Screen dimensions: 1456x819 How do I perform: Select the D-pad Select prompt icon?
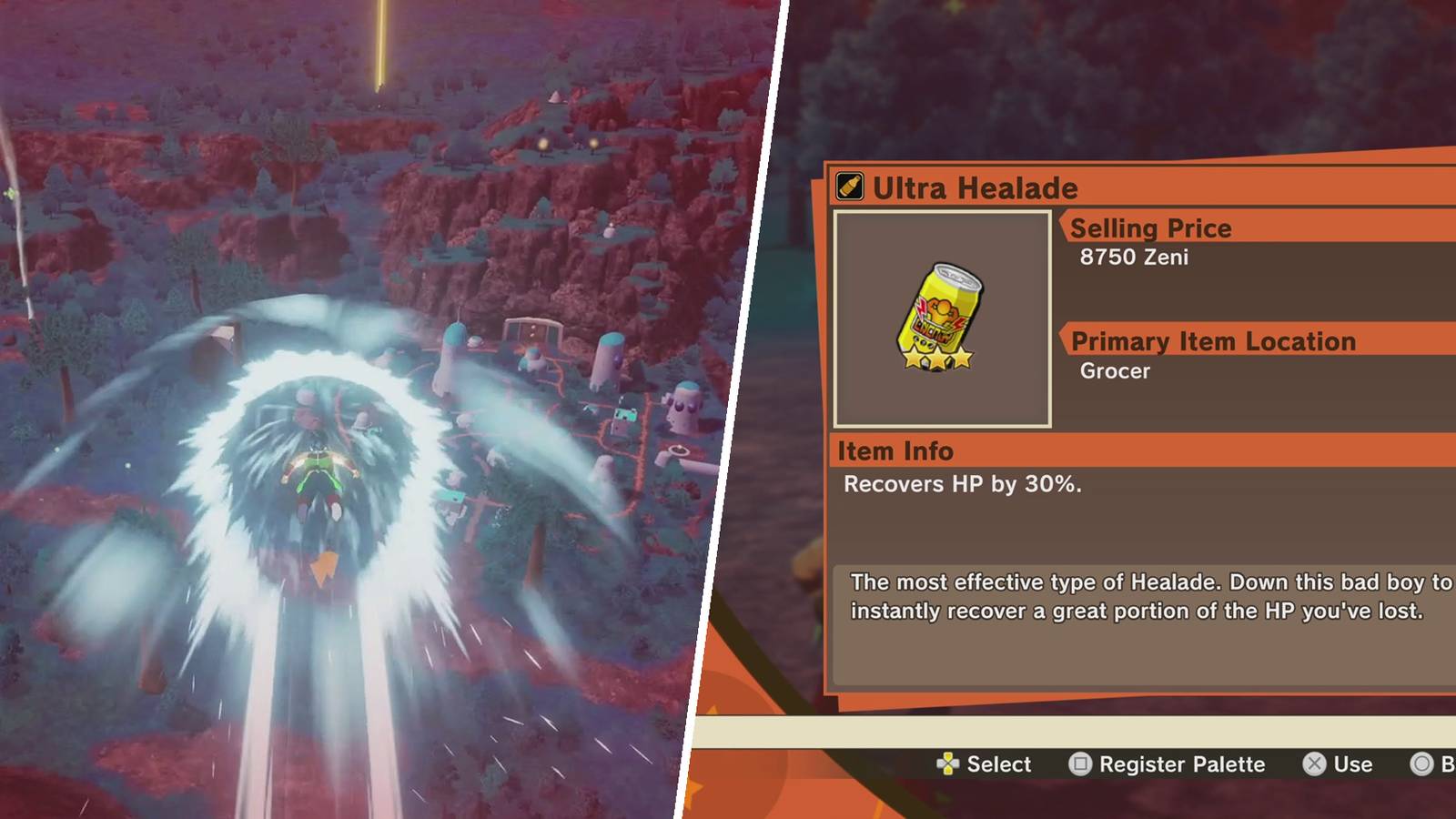(x=950, y=764)
